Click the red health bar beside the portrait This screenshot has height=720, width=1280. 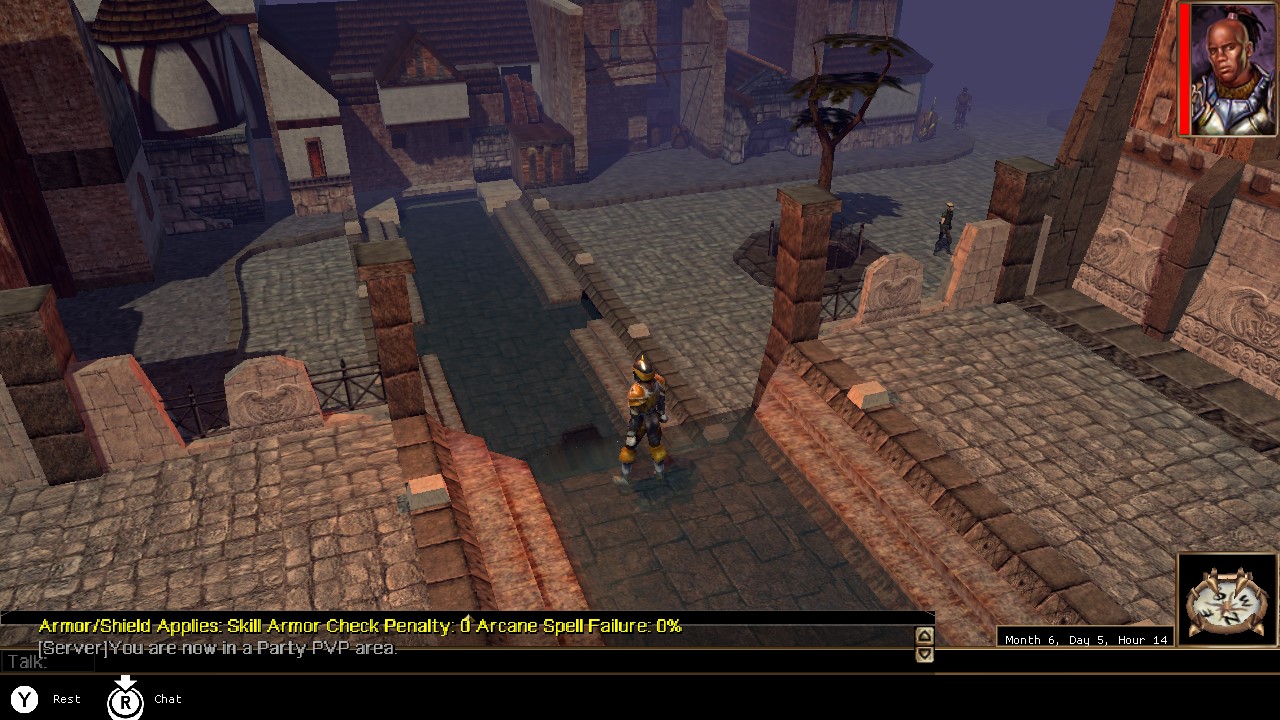pos(1184,70)
